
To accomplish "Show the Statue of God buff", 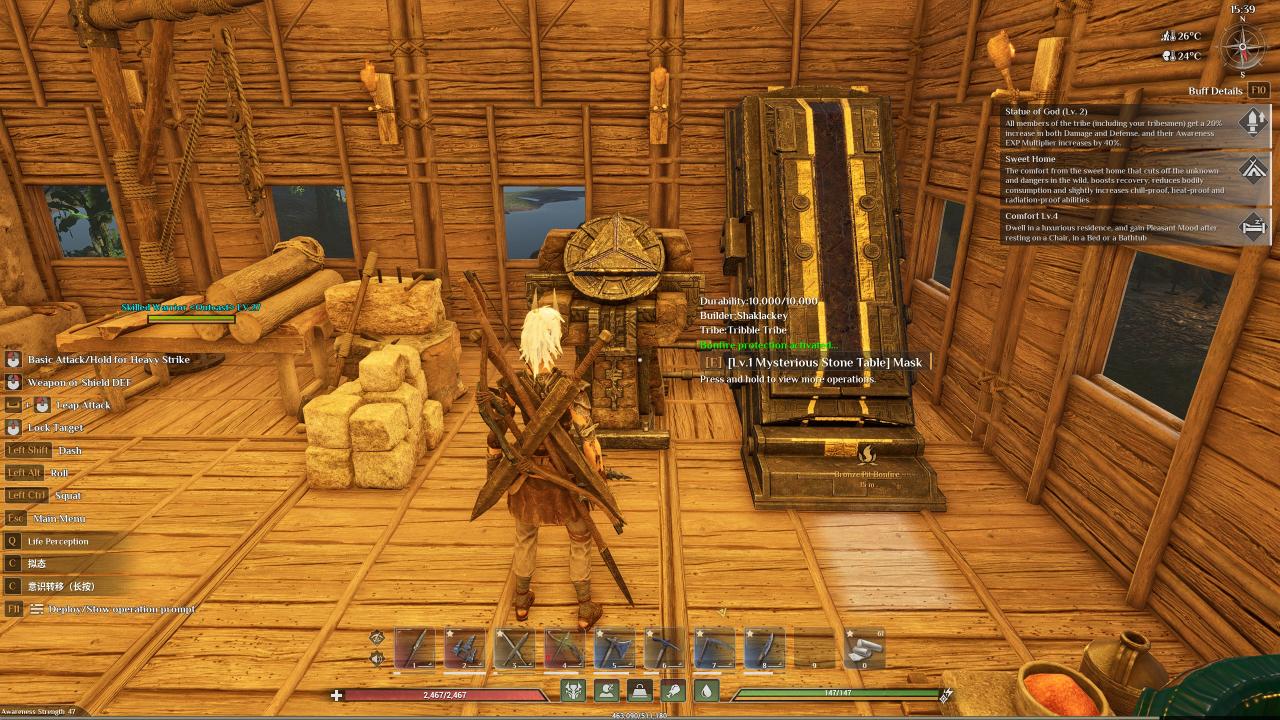I will click(1253, 121).
